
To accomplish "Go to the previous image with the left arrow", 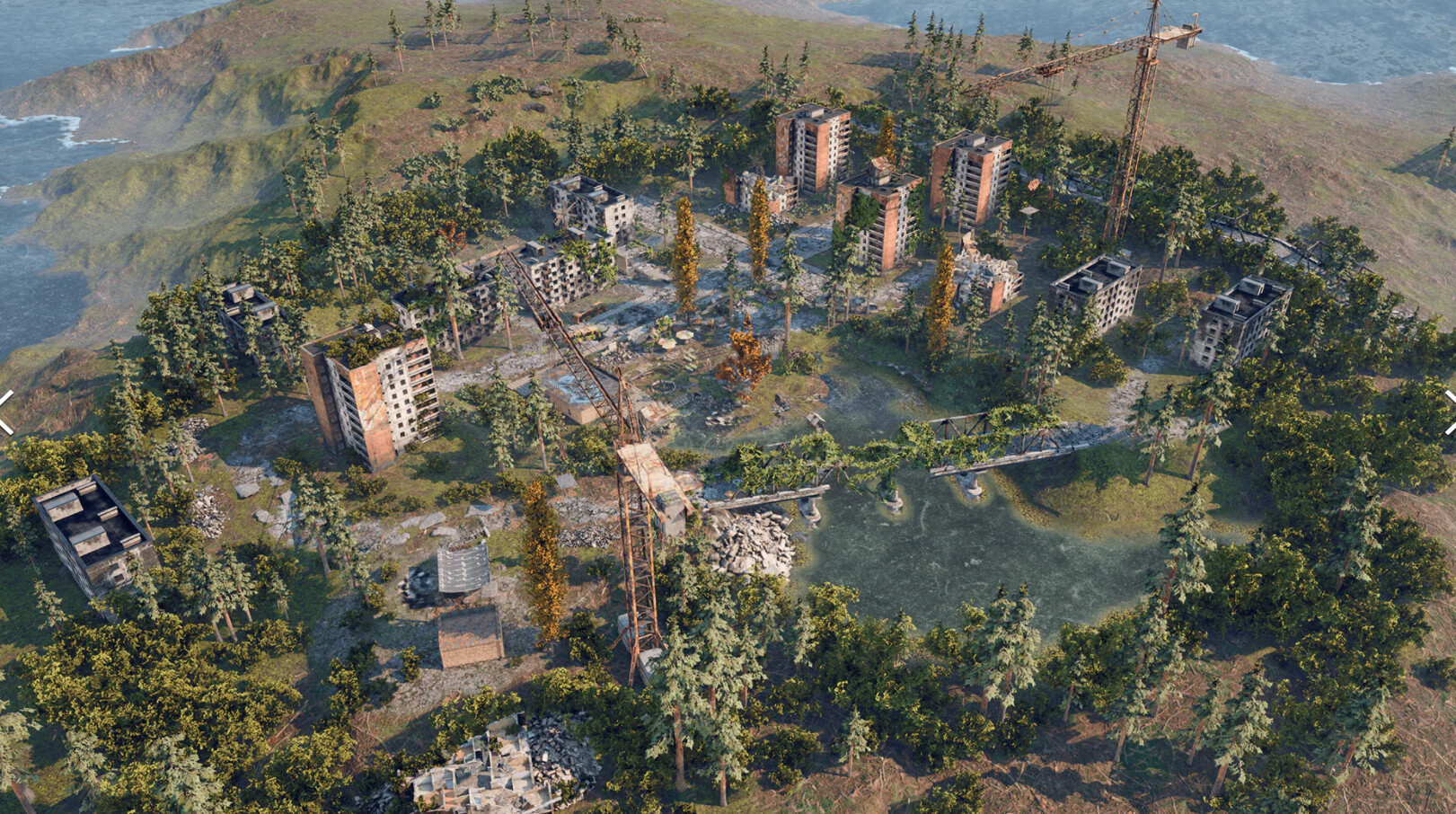I will [5, 412].
